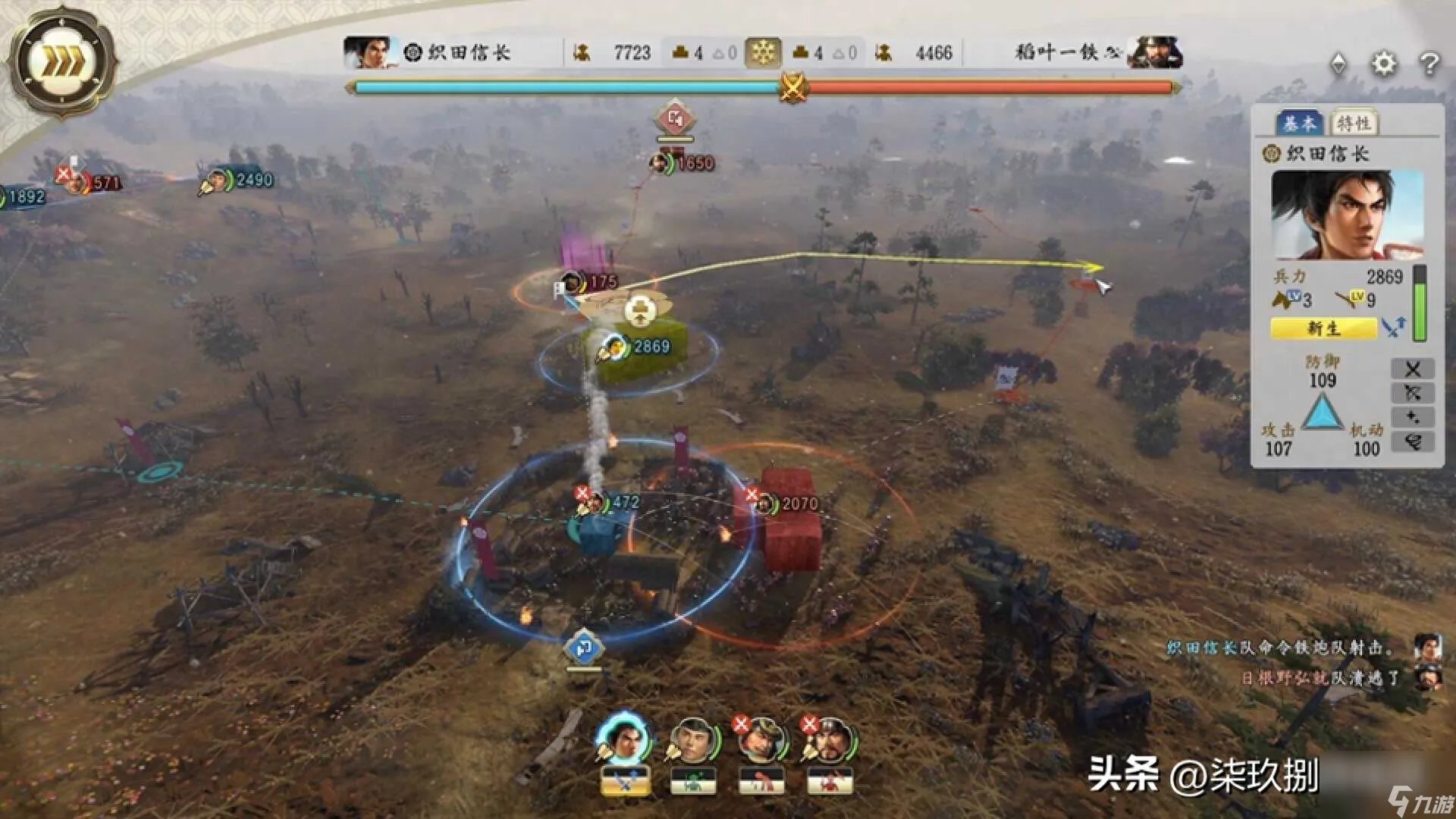
Task: Use the yellow sword tactic card
Action: [625, 781]
